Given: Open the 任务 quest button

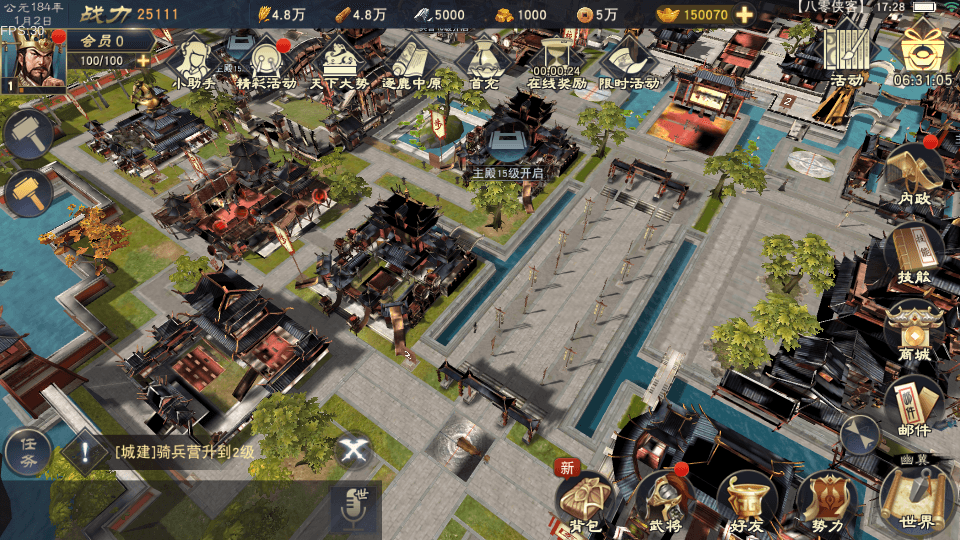Looking at the screenshot, I should 27,452.
